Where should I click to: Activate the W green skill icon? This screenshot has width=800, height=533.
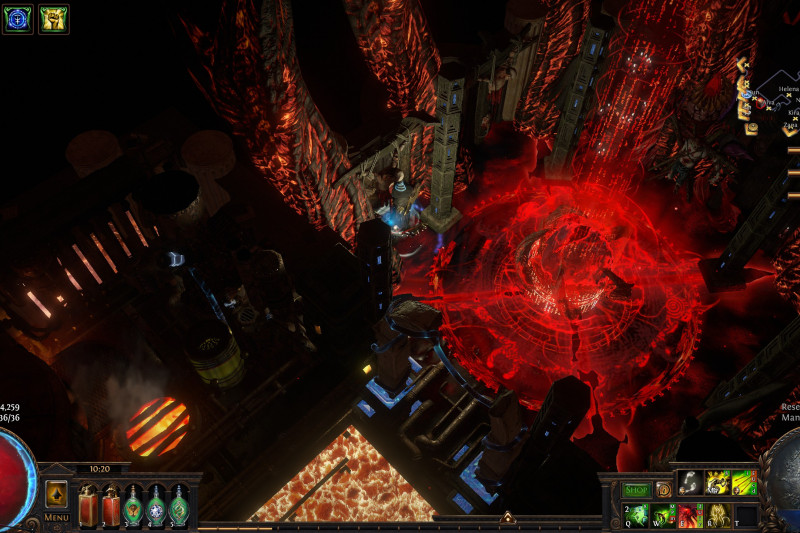(x=664, y=515)
